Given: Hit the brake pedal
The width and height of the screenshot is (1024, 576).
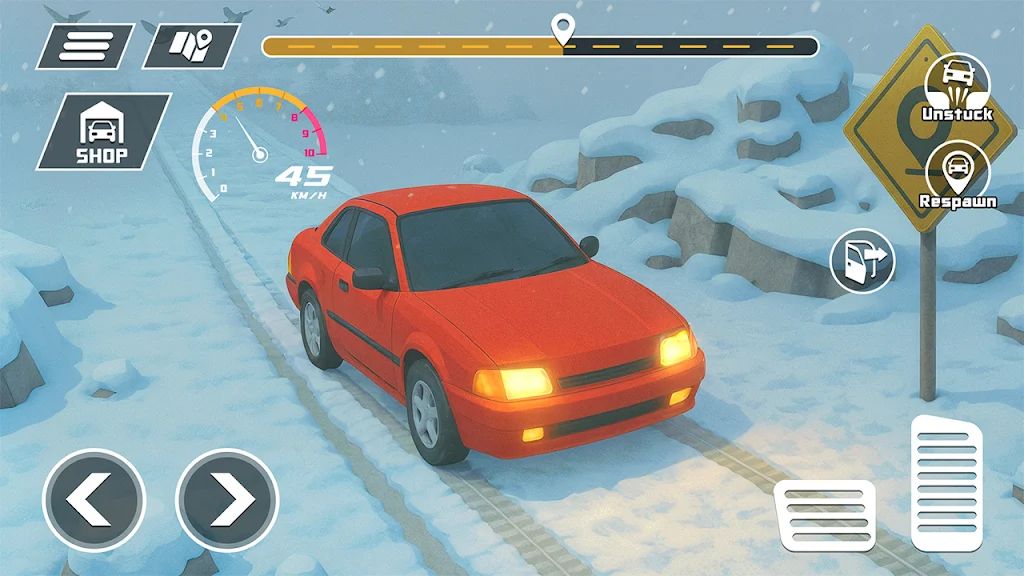Looking at the screenshot, I should point(825,515).
